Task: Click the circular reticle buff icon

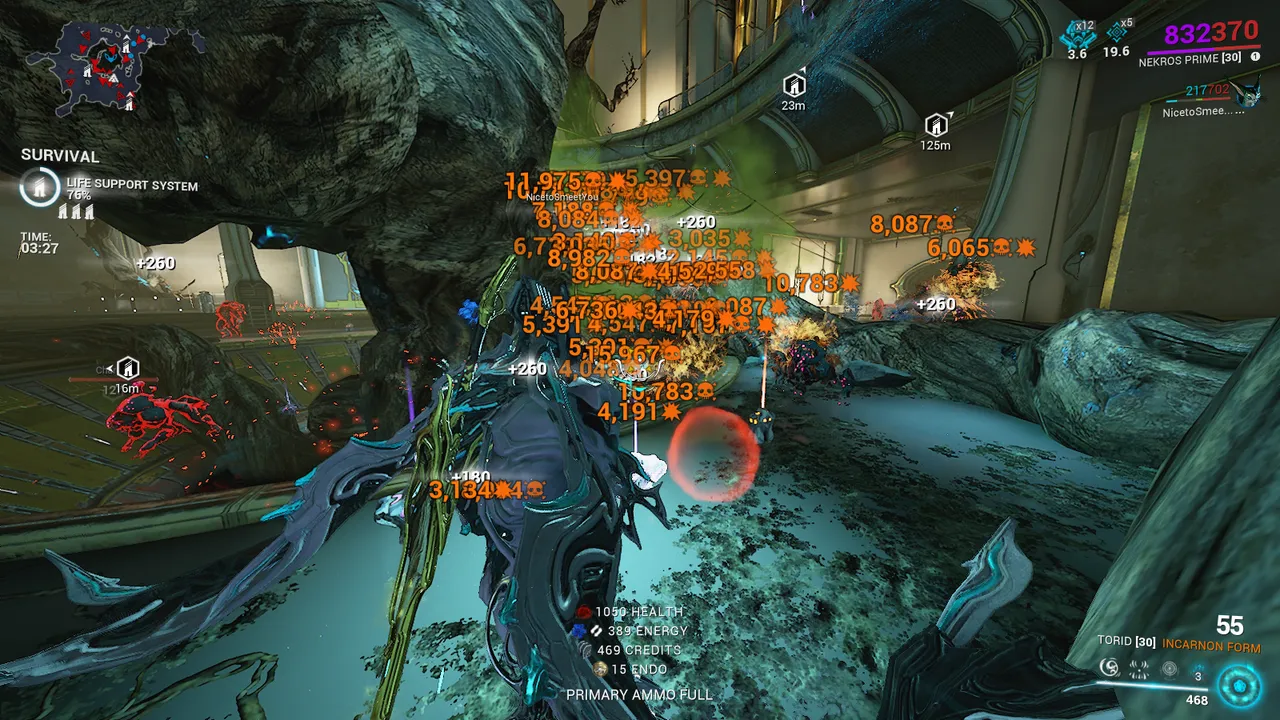Action: (1169, 669)
